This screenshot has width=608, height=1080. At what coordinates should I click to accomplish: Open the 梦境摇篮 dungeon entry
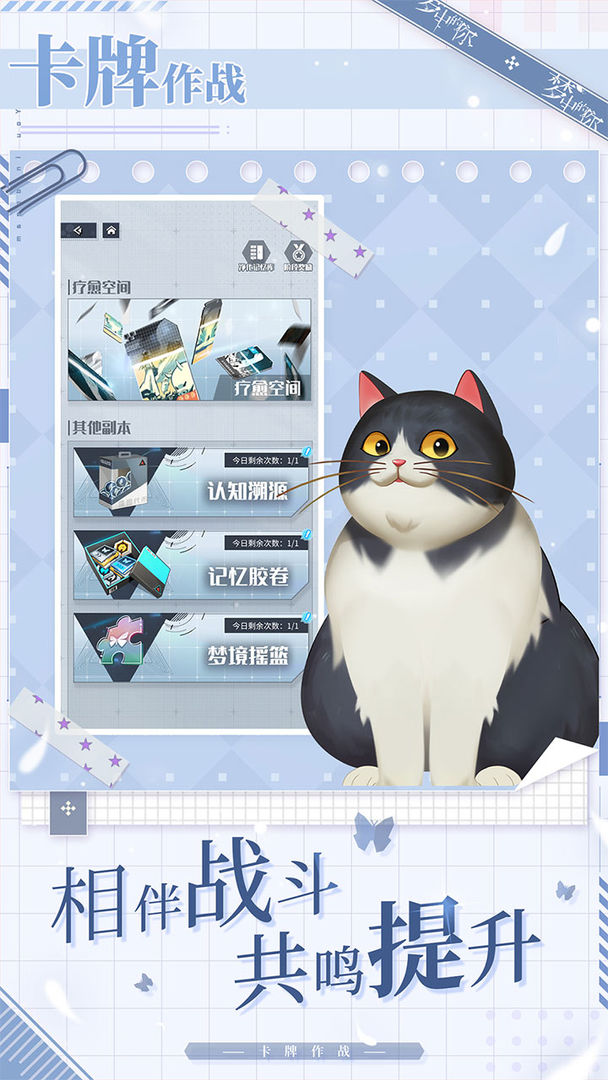pyautogui.click(x=192, y=648)
